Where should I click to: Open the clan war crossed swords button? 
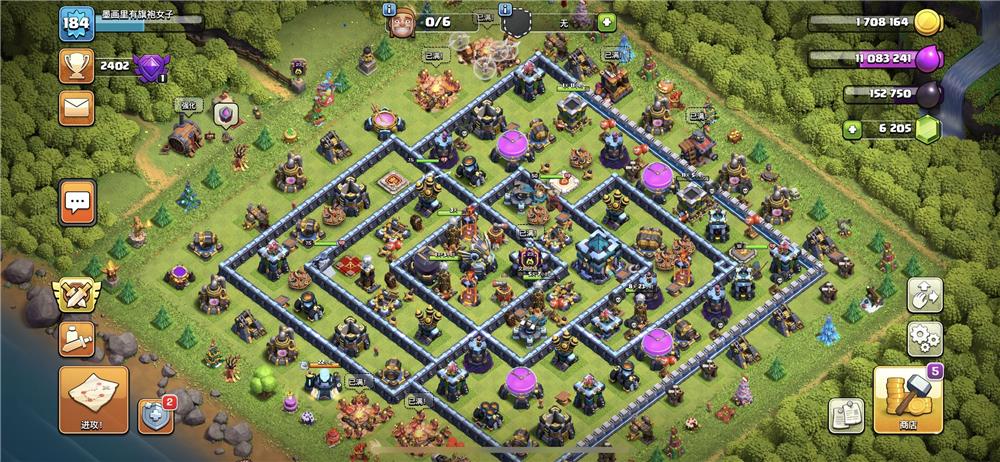(77, 296)
